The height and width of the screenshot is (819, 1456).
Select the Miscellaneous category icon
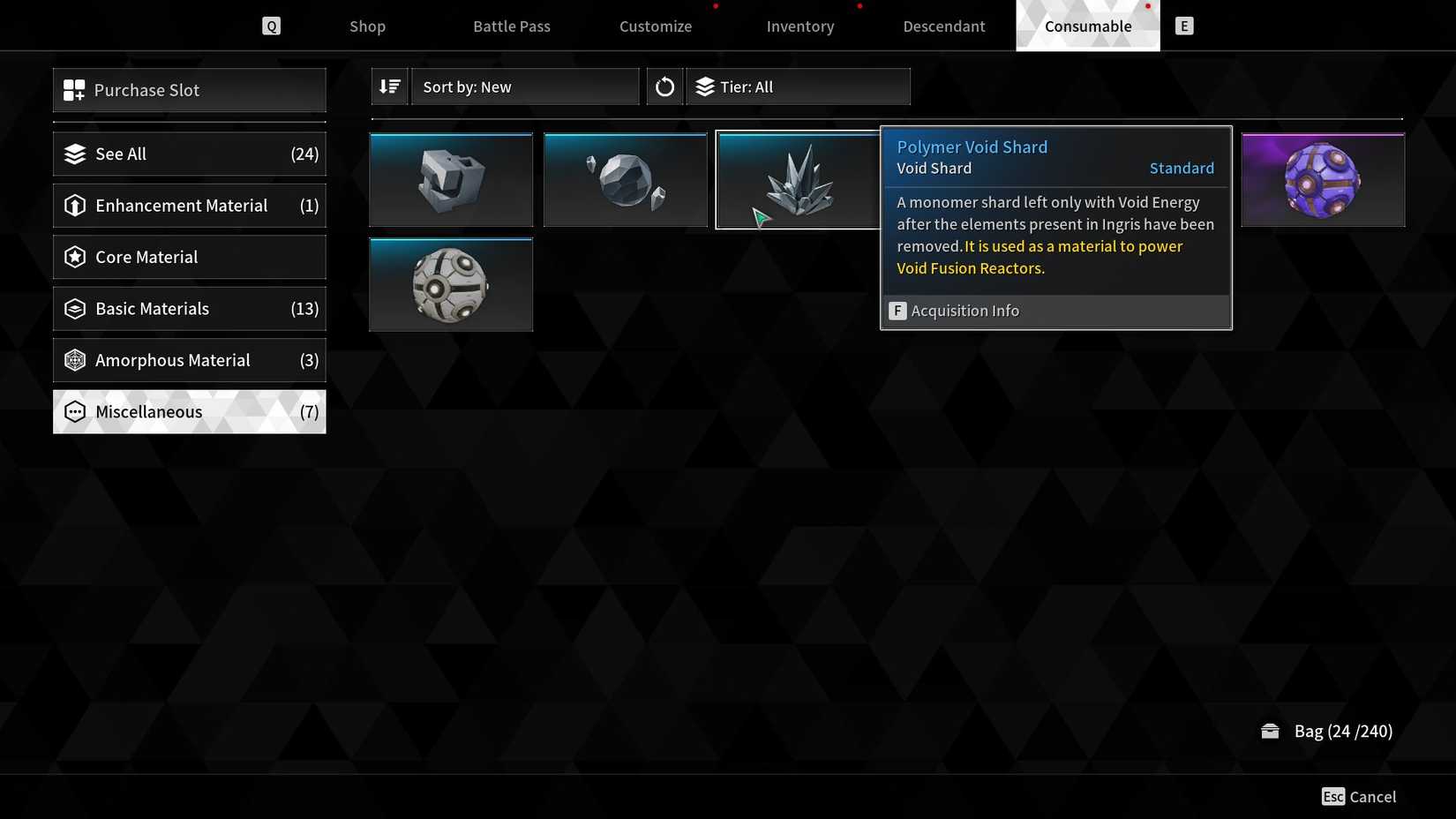click(75, 411)
